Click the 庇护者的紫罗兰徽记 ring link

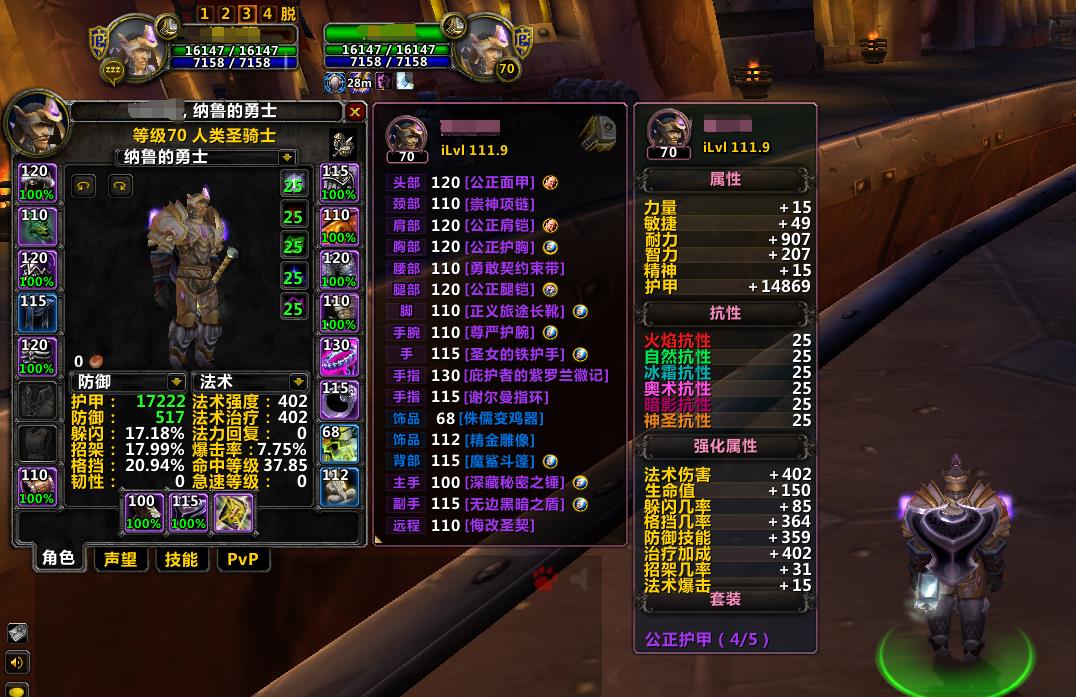(535, 375)
